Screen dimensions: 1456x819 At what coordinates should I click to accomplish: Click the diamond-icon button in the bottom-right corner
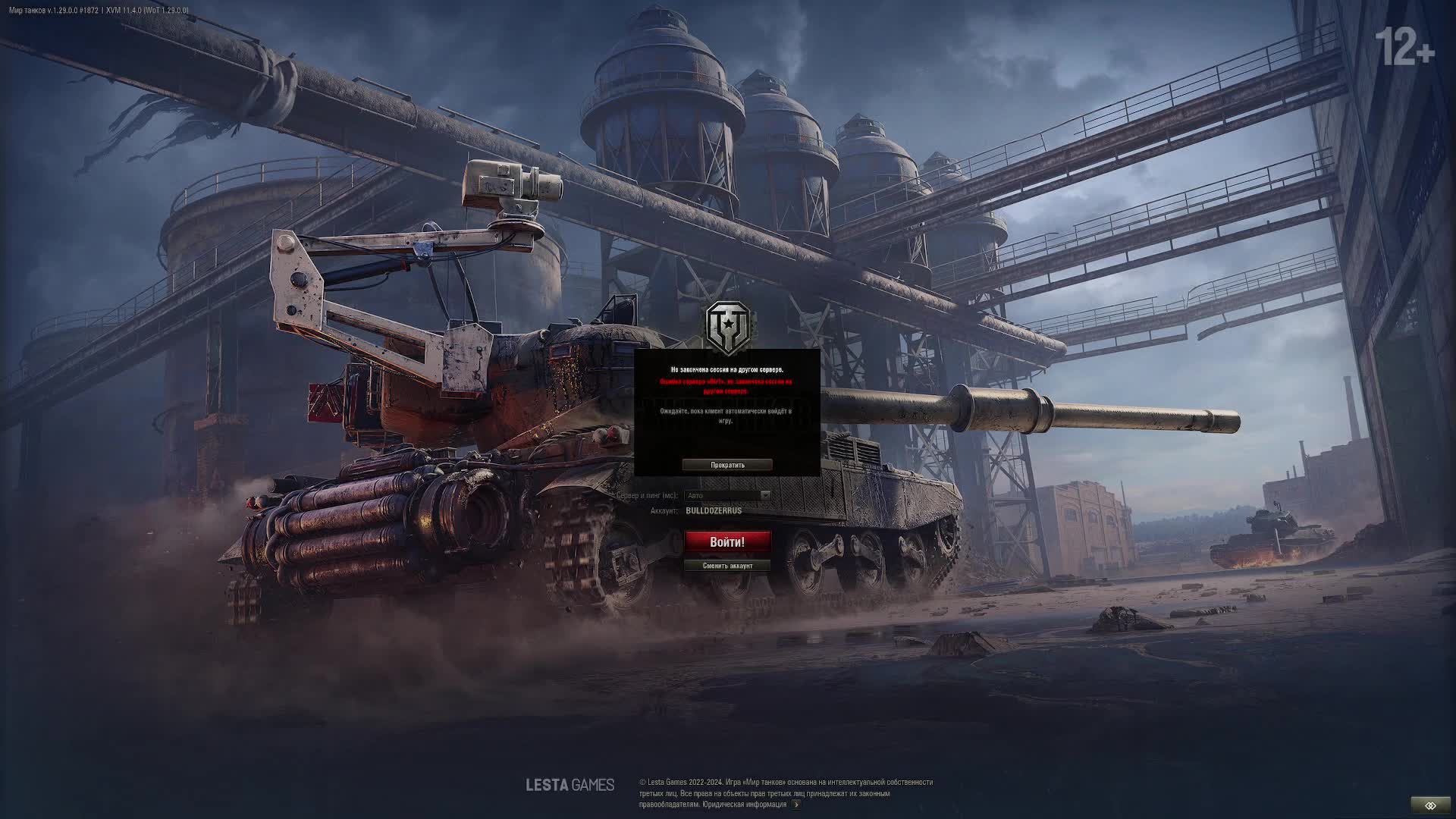[x=1430, y=805]
